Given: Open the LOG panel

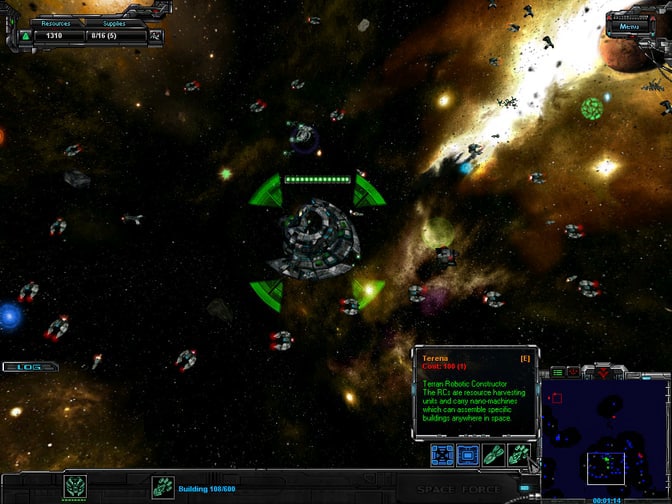Looking at the screenshot, I should click(30, 367).
